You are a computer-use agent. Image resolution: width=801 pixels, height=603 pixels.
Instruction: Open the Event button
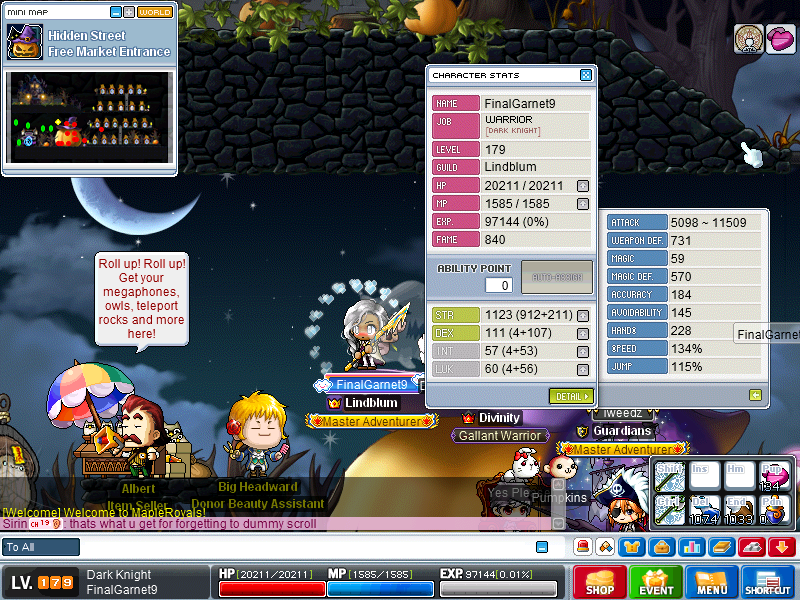click(x=657, y=582)
